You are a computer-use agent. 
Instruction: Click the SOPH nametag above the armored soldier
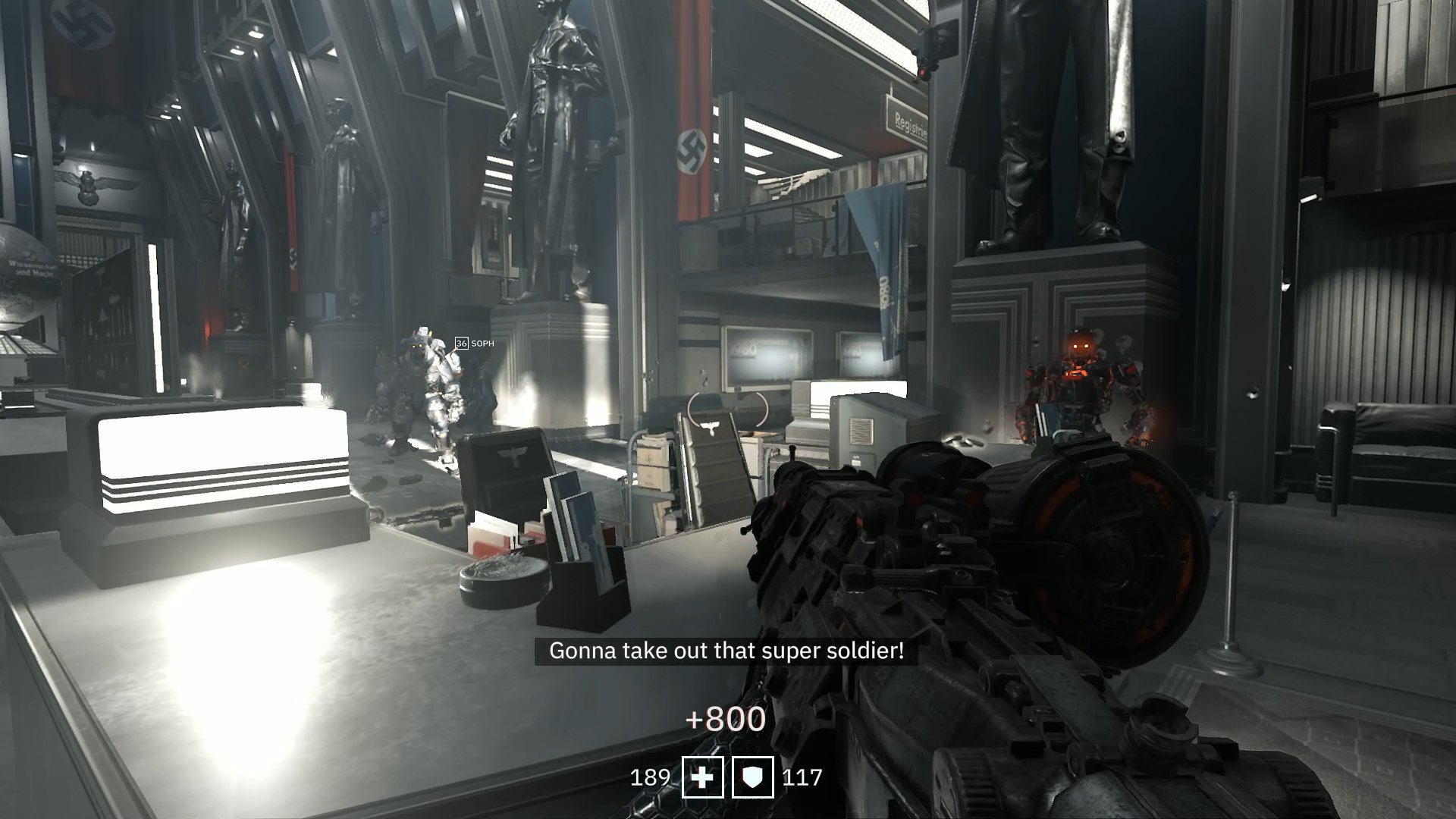(482, 343)
